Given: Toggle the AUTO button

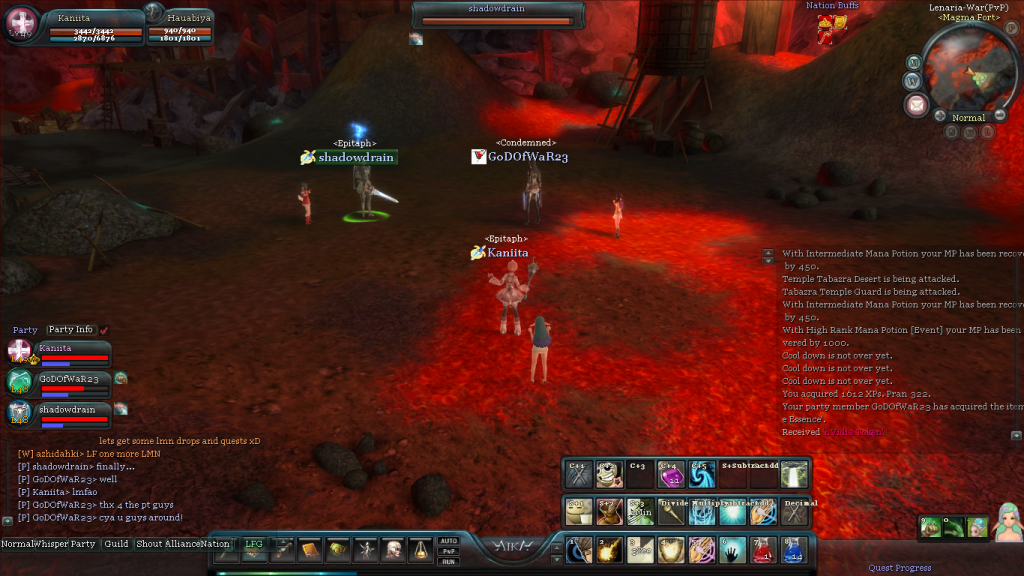Looking at the screenshot, I should coord(449,541).
